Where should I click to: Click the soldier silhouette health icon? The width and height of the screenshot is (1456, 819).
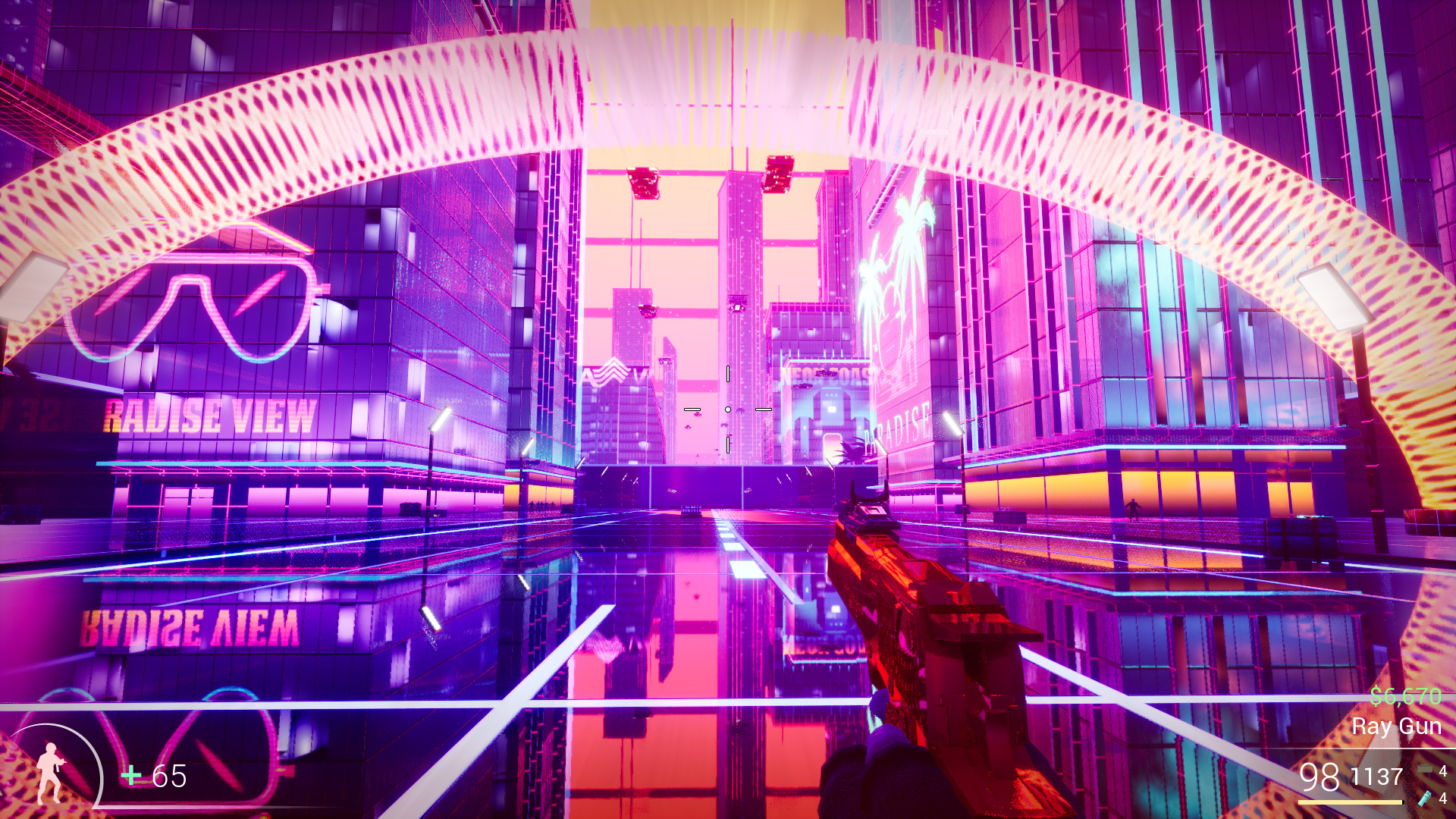(x=49, y=775)
